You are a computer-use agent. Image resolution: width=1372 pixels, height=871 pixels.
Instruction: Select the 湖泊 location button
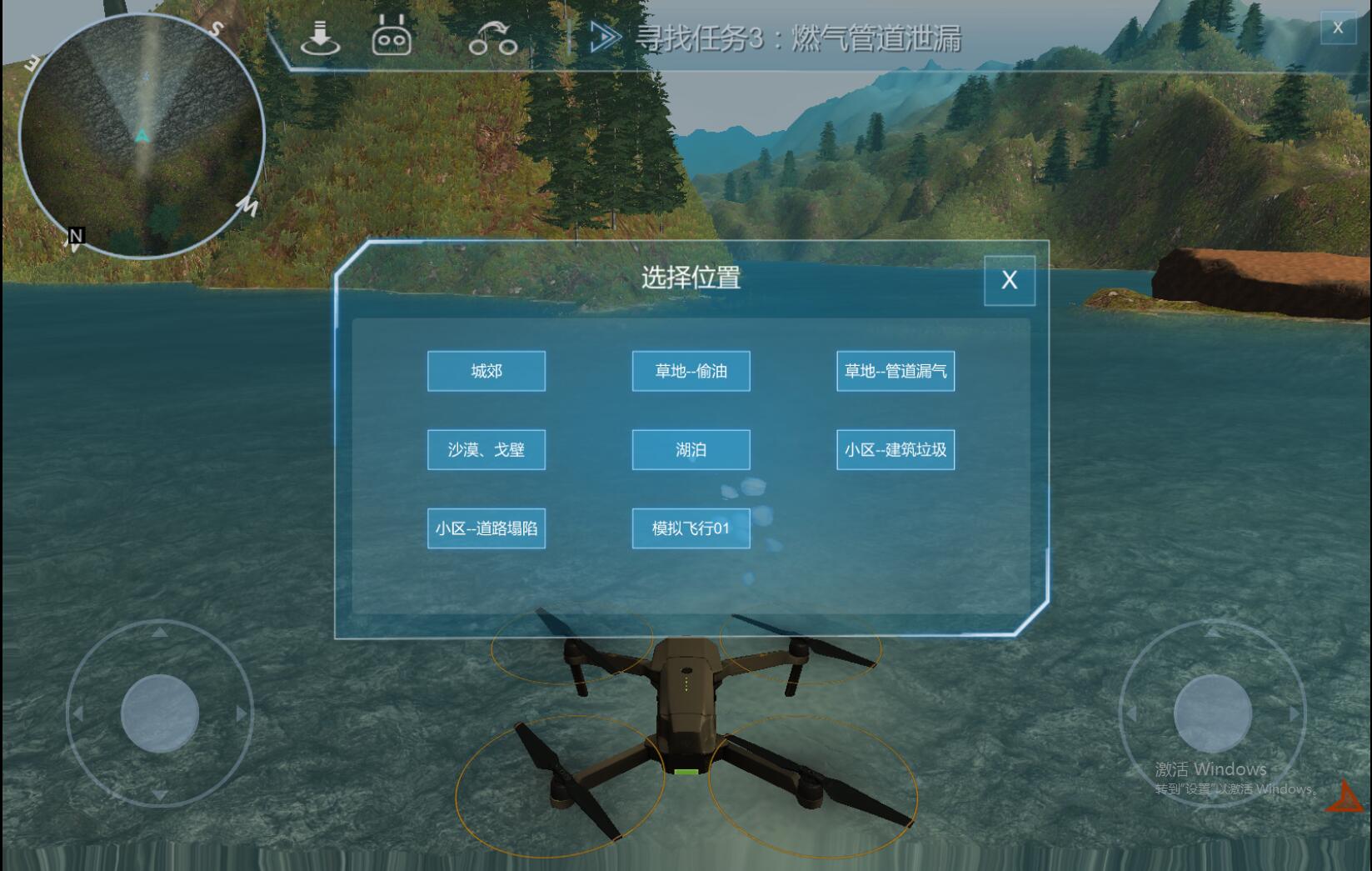click(691, 450)
